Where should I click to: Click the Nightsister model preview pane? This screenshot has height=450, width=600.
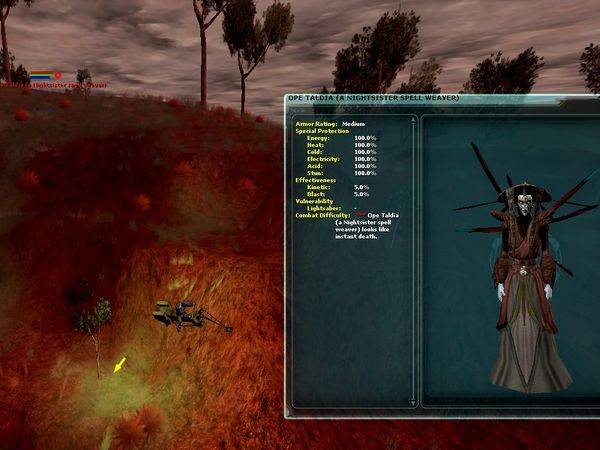point(510,262)
